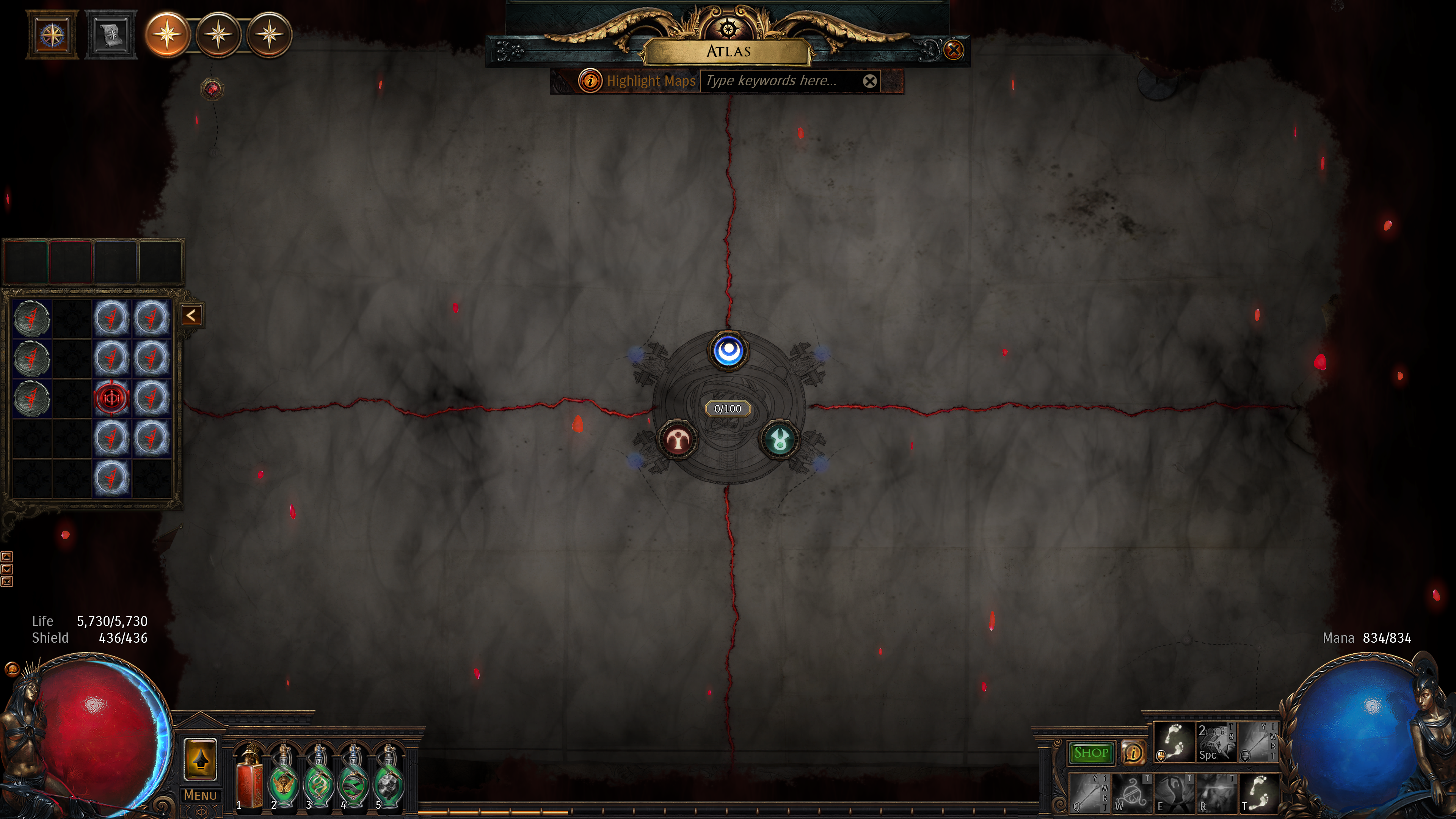Use the green flask in slot 5

(x=389, y=777)
